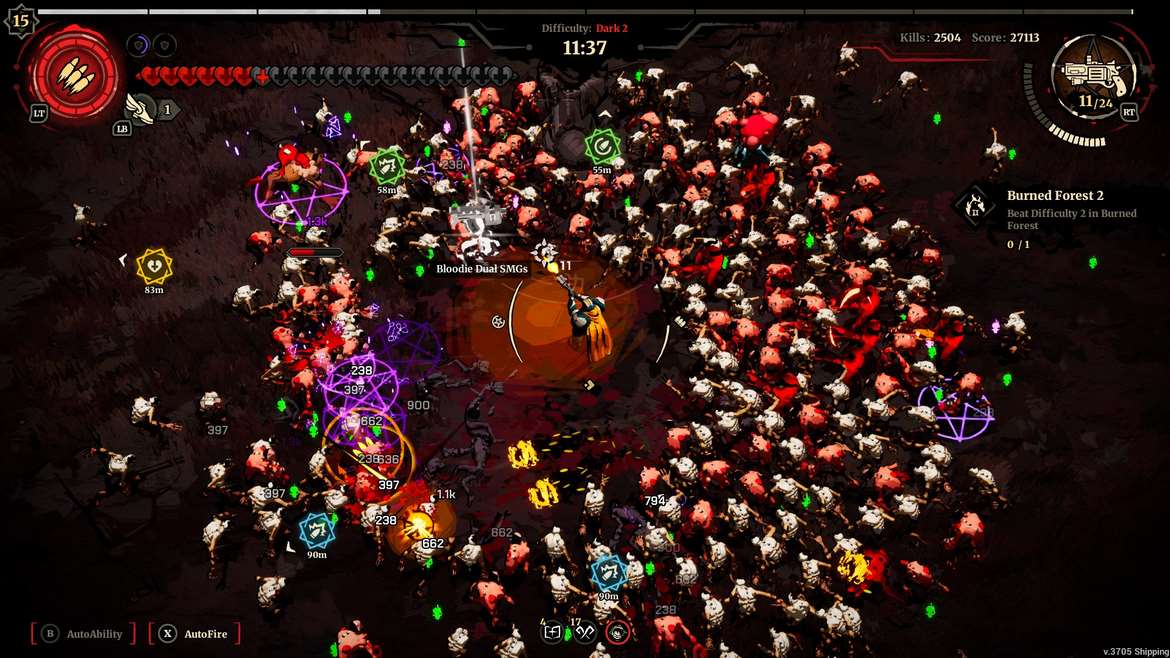Click the open book icon
The width and height of the screenshot is (1170, 658).
[552, 631]
